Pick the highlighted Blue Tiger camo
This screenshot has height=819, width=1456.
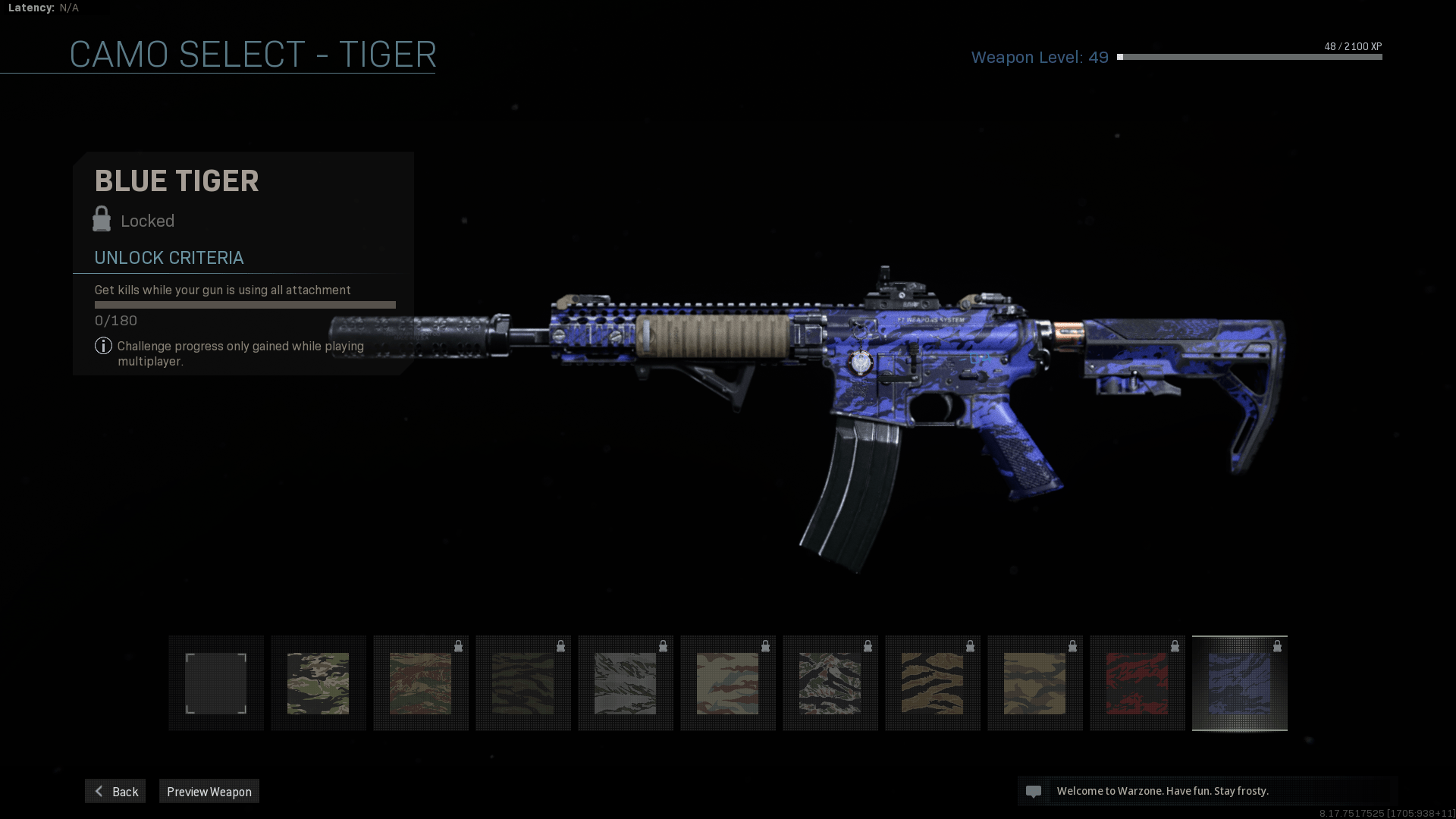click(x=1239, y=683)
